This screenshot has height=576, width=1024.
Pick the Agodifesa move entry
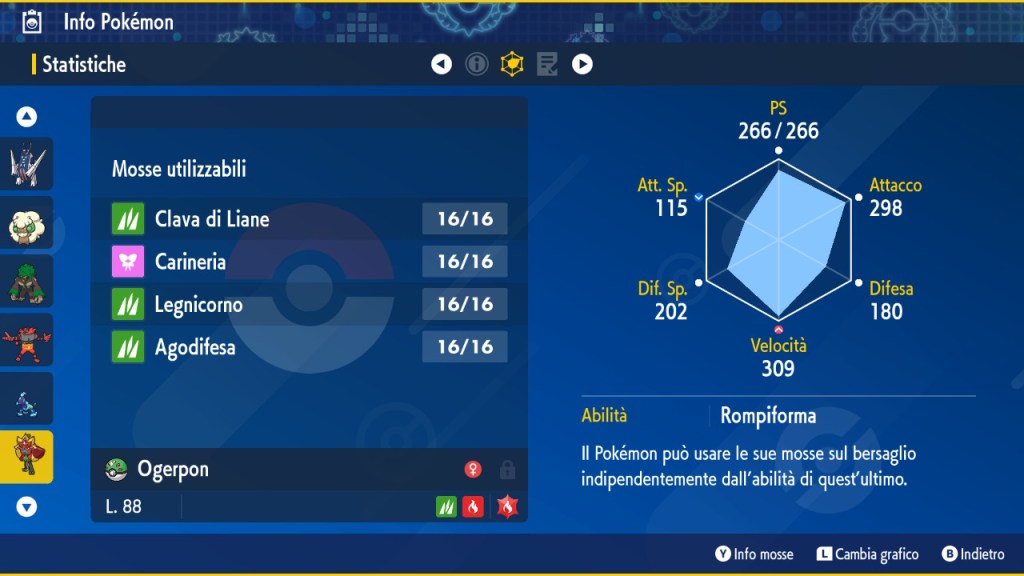(x=310, y=347)
